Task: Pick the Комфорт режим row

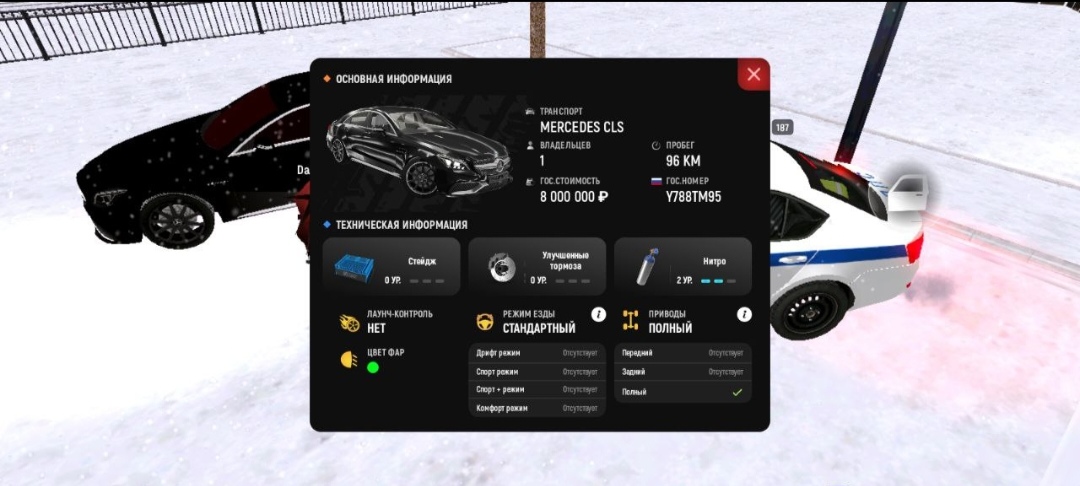Action: pyautogui.click(x=537, y=408)
